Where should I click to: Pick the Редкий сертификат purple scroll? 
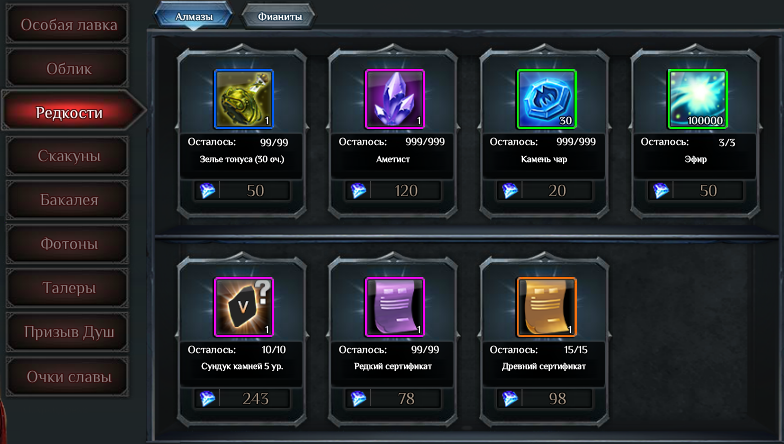(395, 307)
